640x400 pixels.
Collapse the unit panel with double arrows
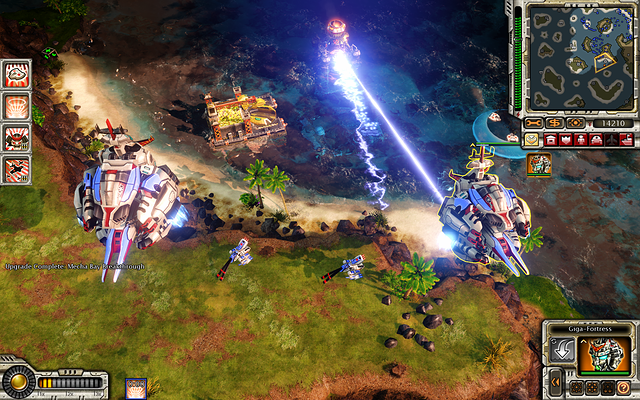click(x=555, y=384)
